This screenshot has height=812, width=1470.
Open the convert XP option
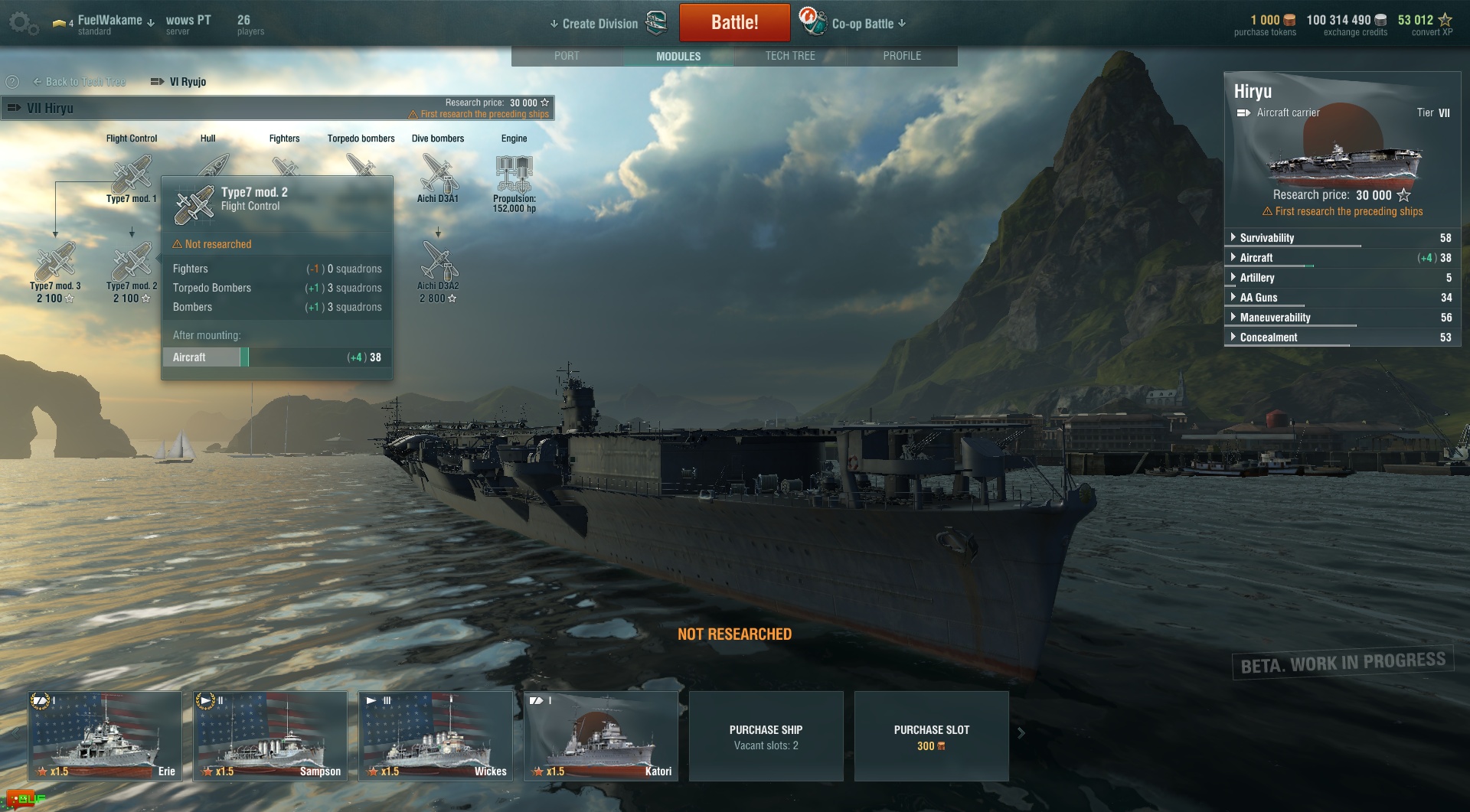pos(1425,24)
